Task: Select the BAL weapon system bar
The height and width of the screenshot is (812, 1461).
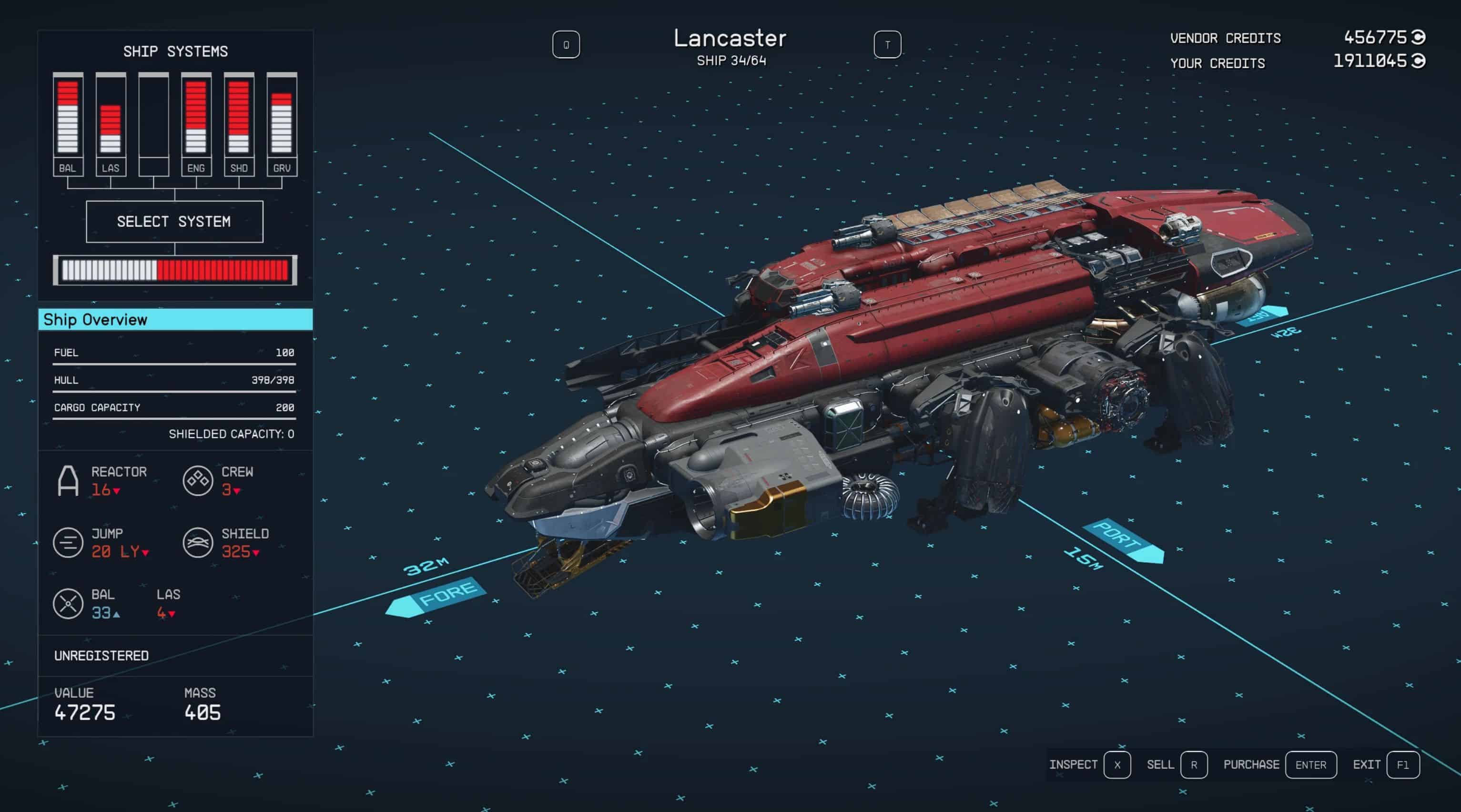Action: point(68,123)
